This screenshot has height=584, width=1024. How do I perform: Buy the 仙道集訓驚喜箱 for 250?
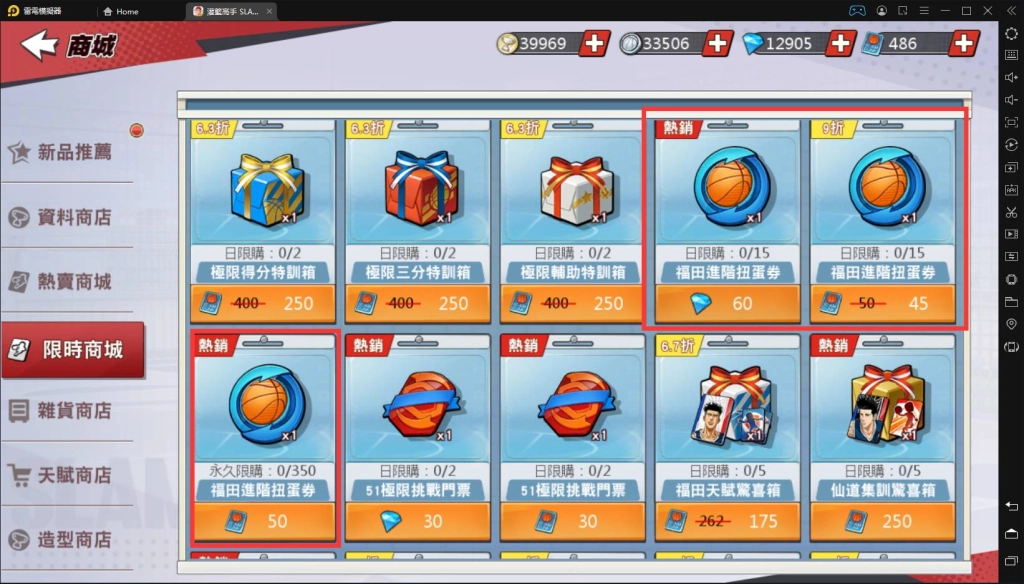click(x=883, y=521)
